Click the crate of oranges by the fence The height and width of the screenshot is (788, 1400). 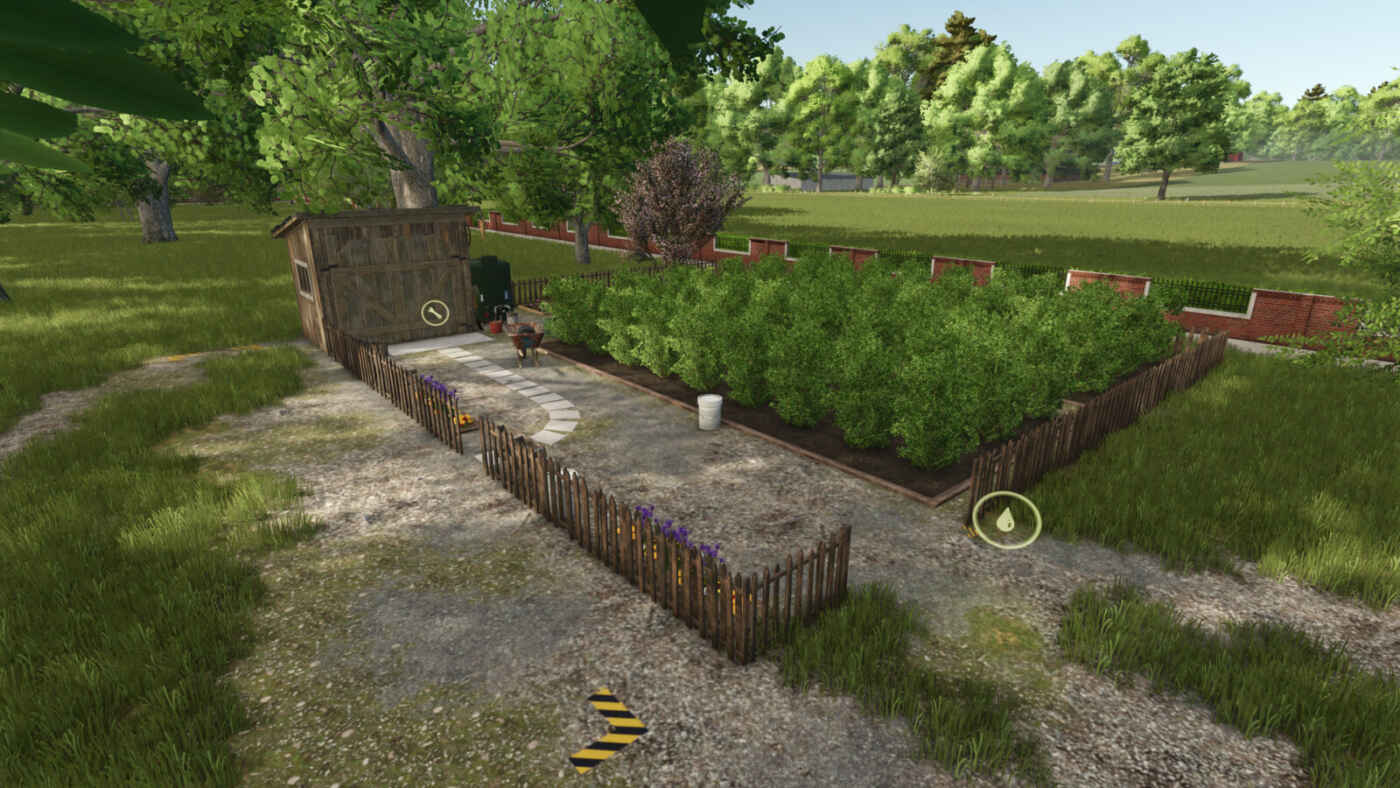coord(464,418)
